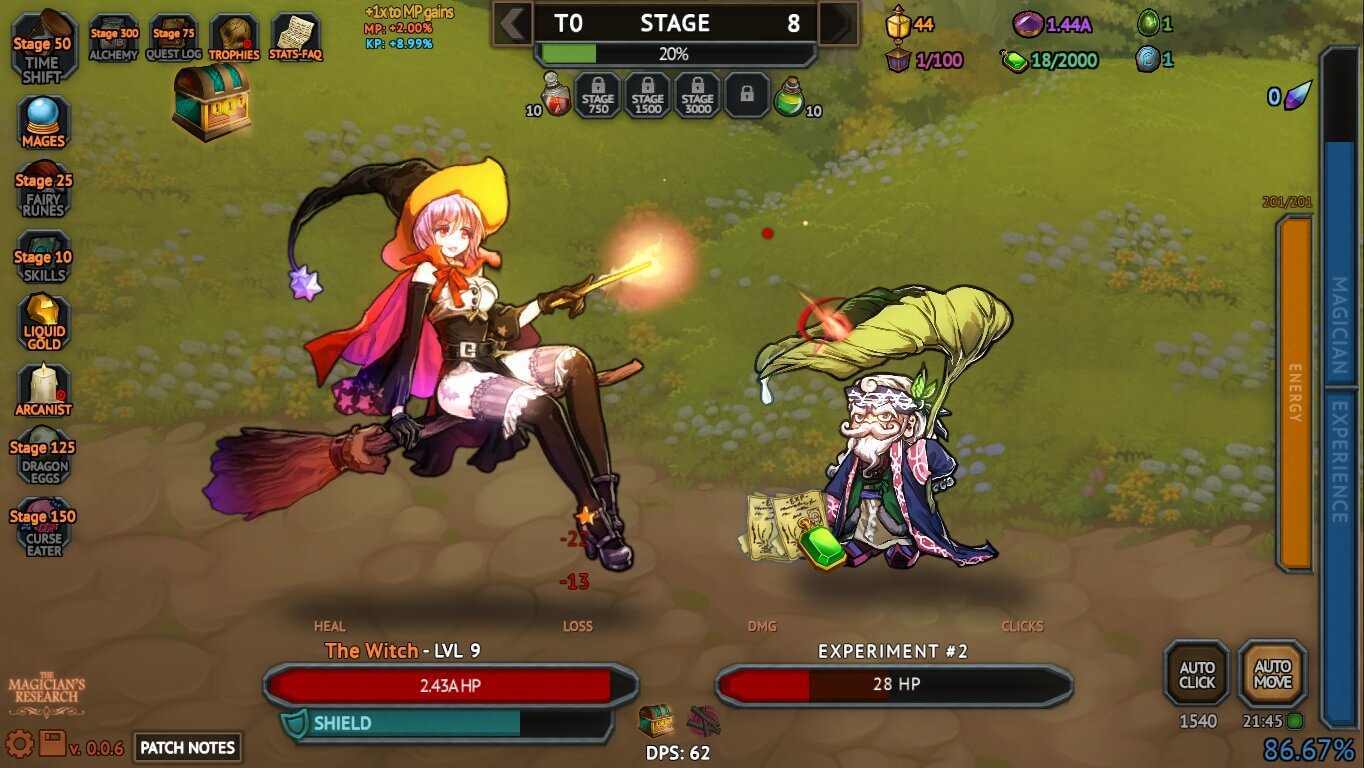The height and width of the screenshot is (768, 1364).
Task: Use the red health potion
Action: (556, 96)
